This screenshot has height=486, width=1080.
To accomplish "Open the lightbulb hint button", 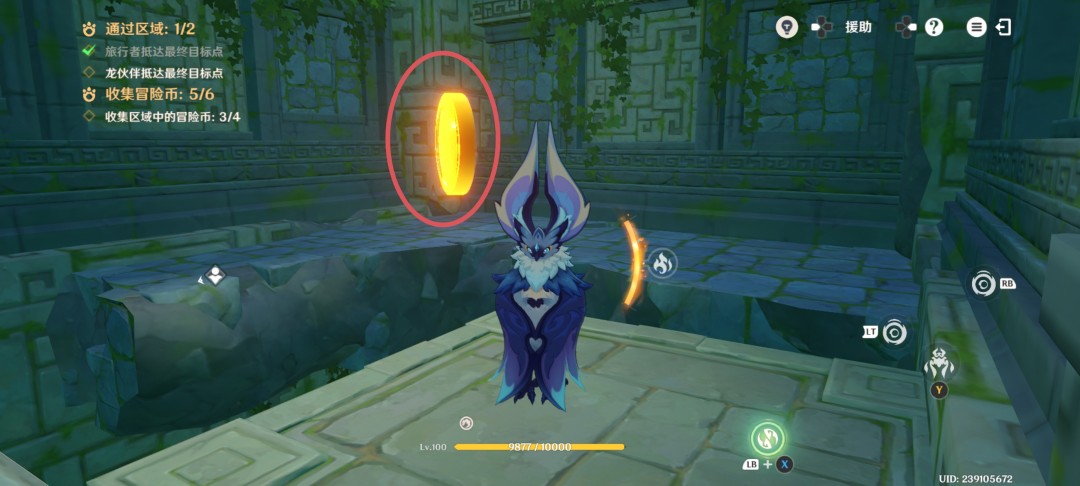I will [787, 27].
